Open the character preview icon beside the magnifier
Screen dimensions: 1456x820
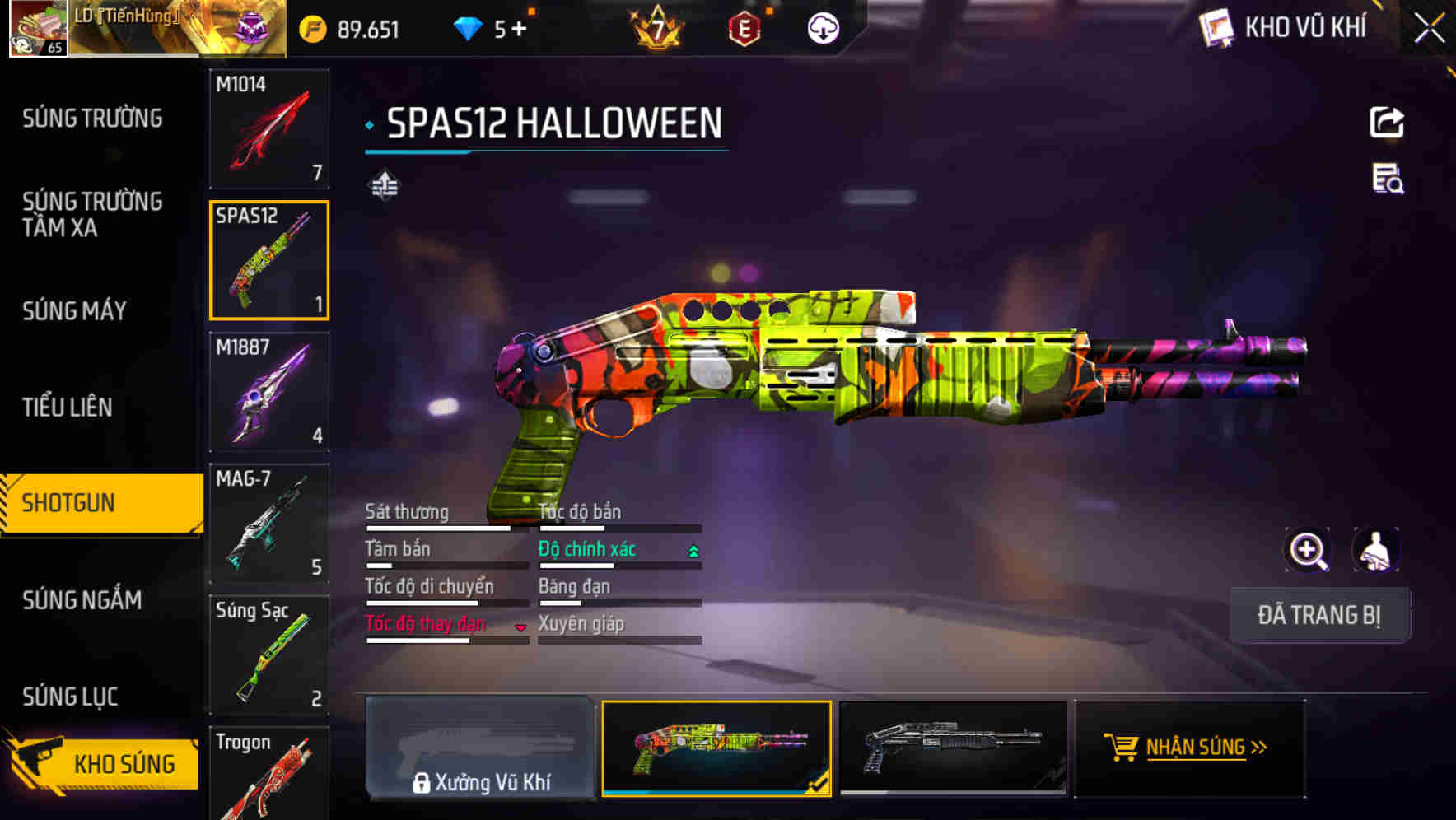coord(1377,550)
